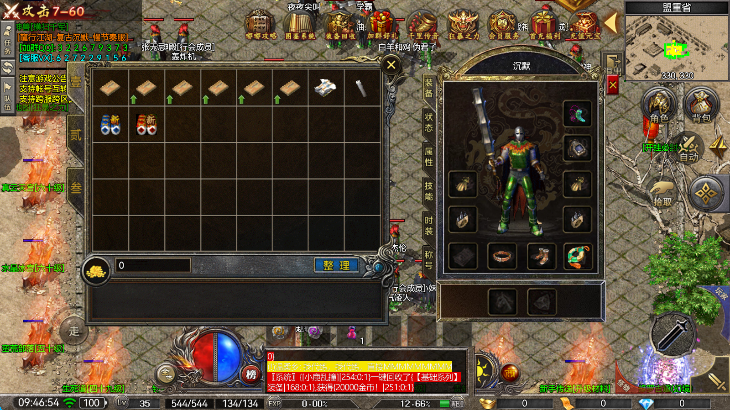
Task: Open the 背包 backpack button
Action: tap(700, 105)
